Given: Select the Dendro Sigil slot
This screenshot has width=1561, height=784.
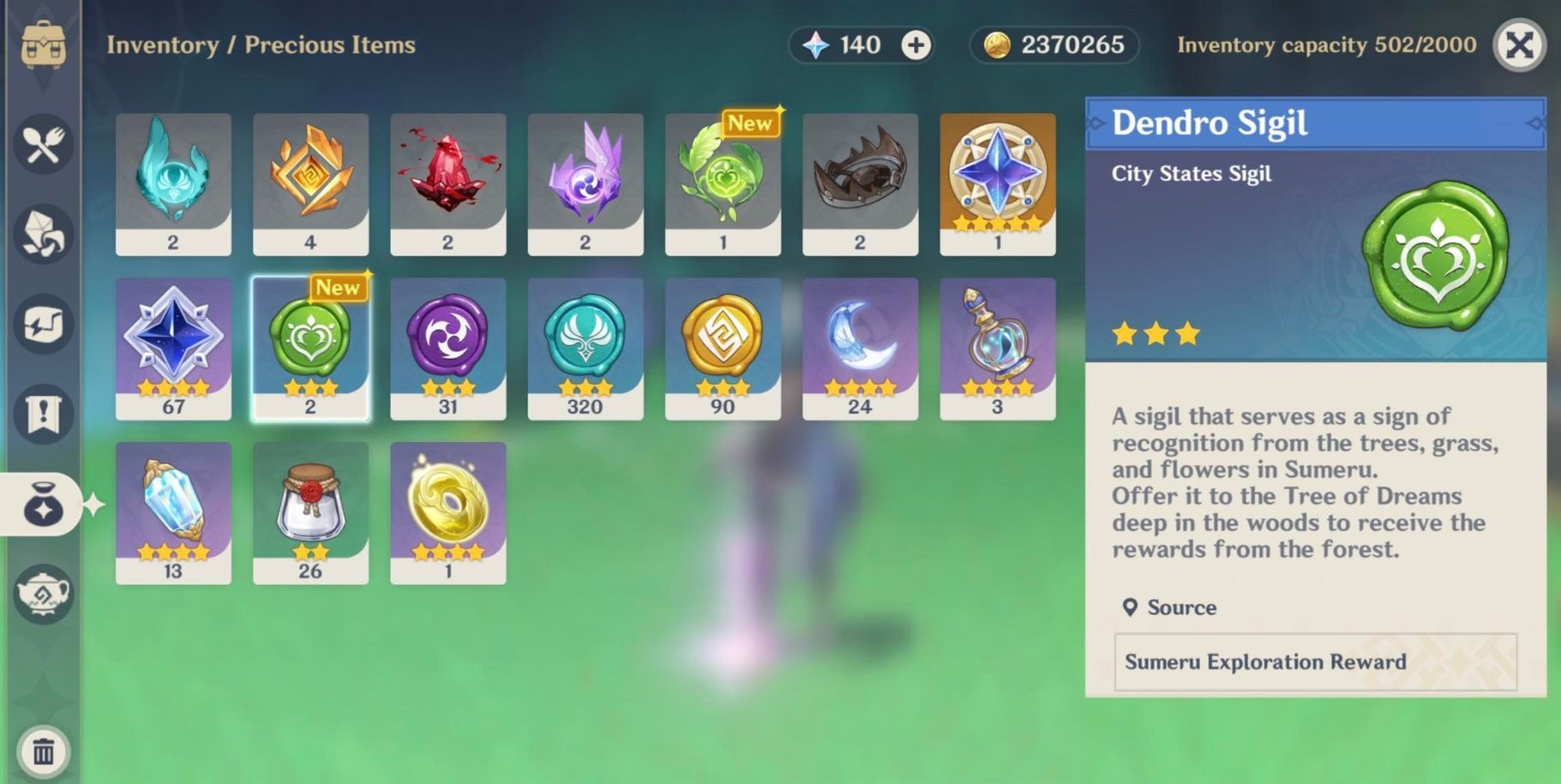Looking at the screenshot, I should [310, 348].
